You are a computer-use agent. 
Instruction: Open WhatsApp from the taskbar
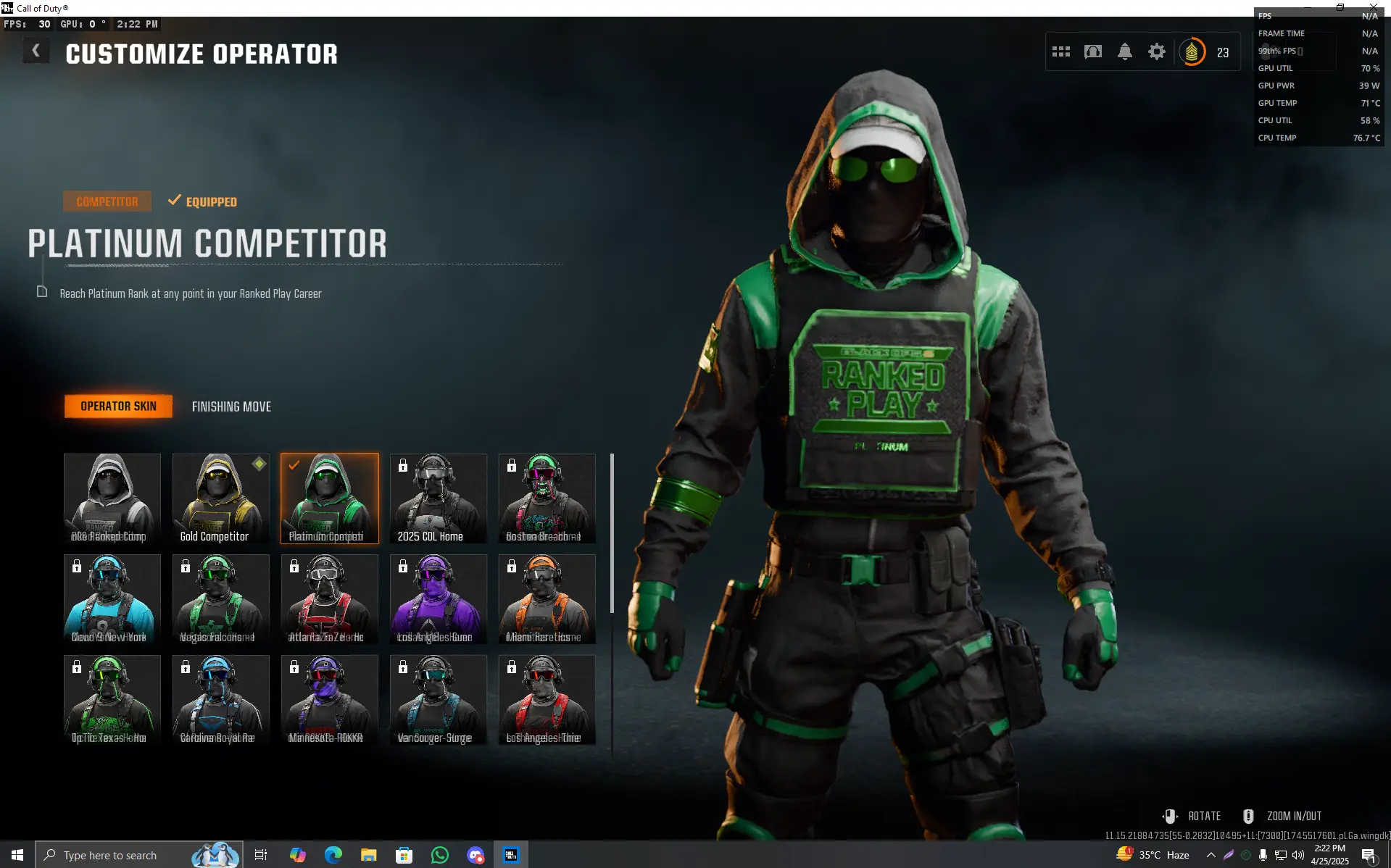click(439, 855)
